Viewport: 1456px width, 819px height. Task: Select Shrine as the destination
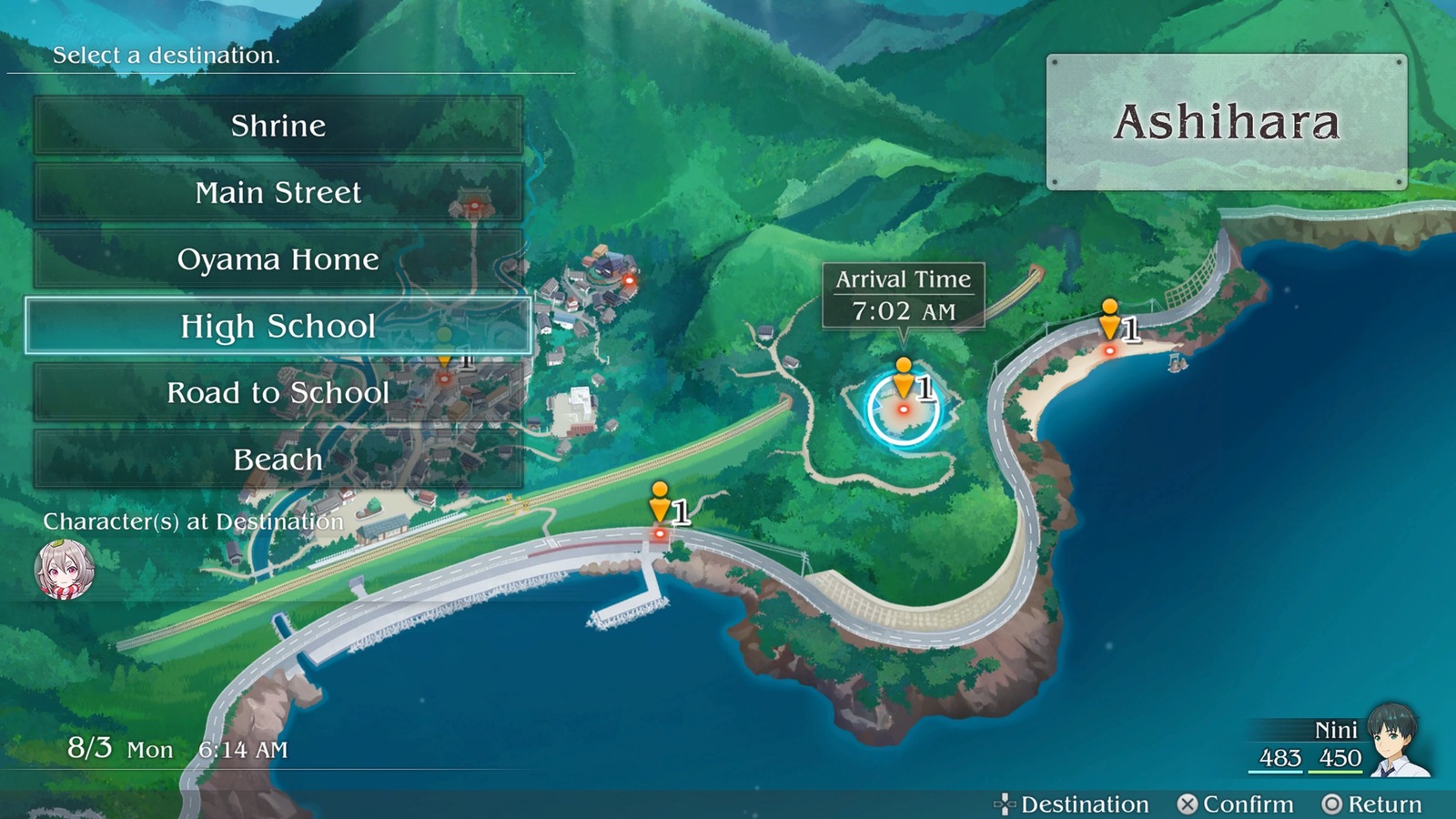278,126
